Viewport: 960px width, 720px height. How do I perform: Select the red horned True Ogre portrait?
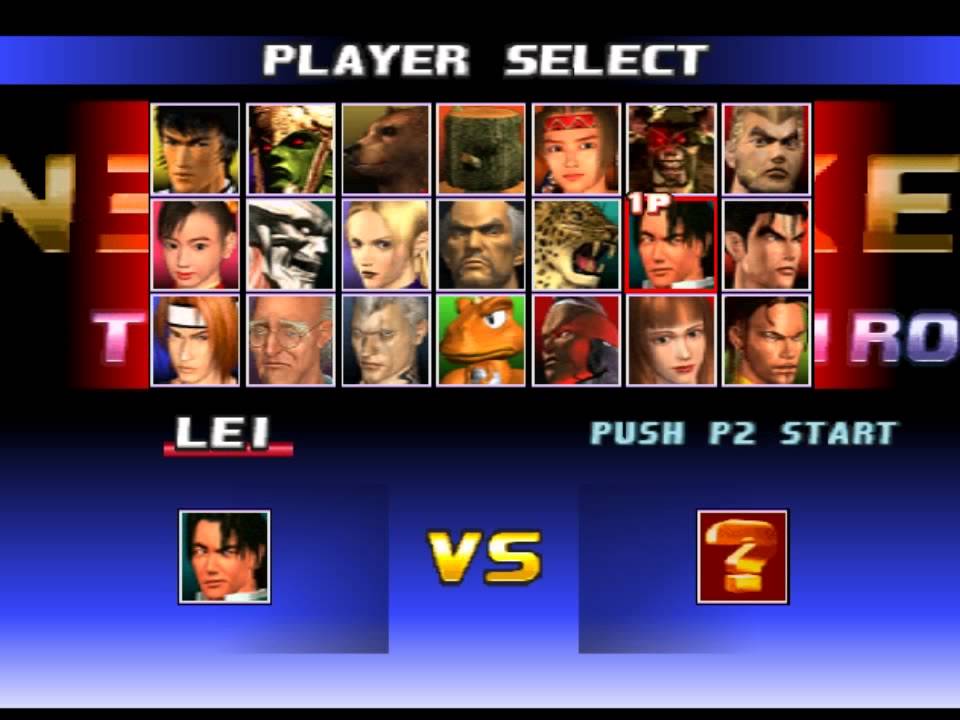tap(671, 149)
